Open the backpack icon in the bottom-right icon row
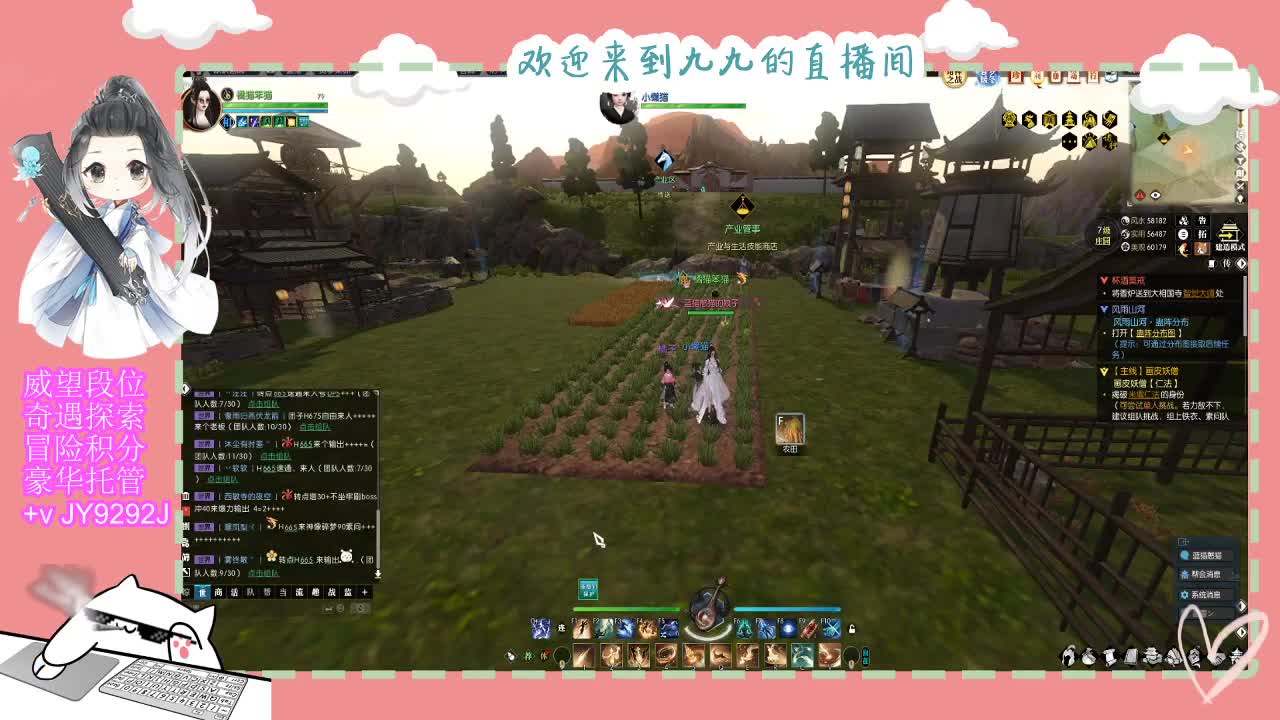The height and width of the screenshot is (720, 1280). [1087, 658]
